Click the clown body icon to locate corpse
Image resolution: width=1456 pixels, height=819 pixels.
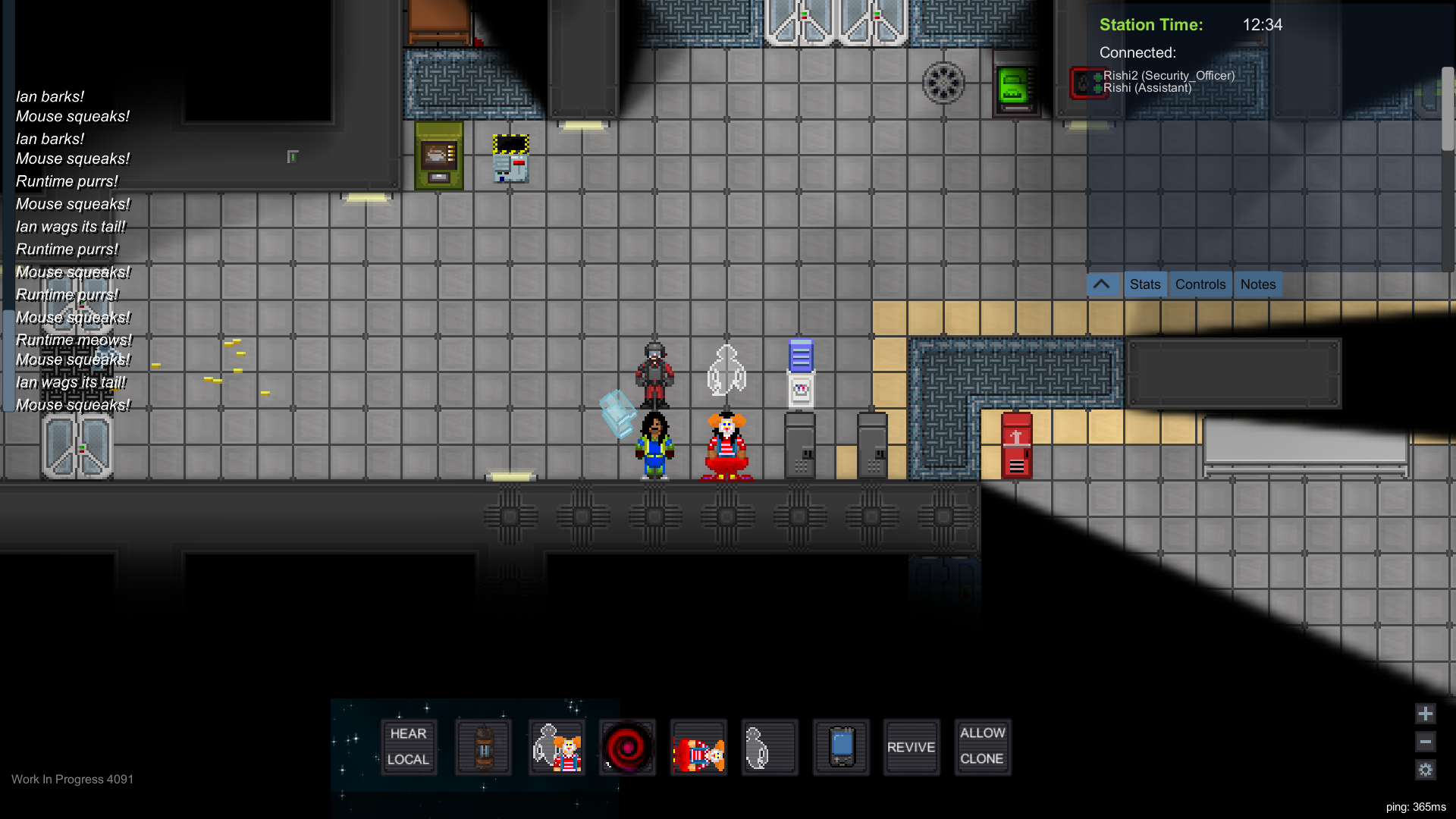click(698, 747)
